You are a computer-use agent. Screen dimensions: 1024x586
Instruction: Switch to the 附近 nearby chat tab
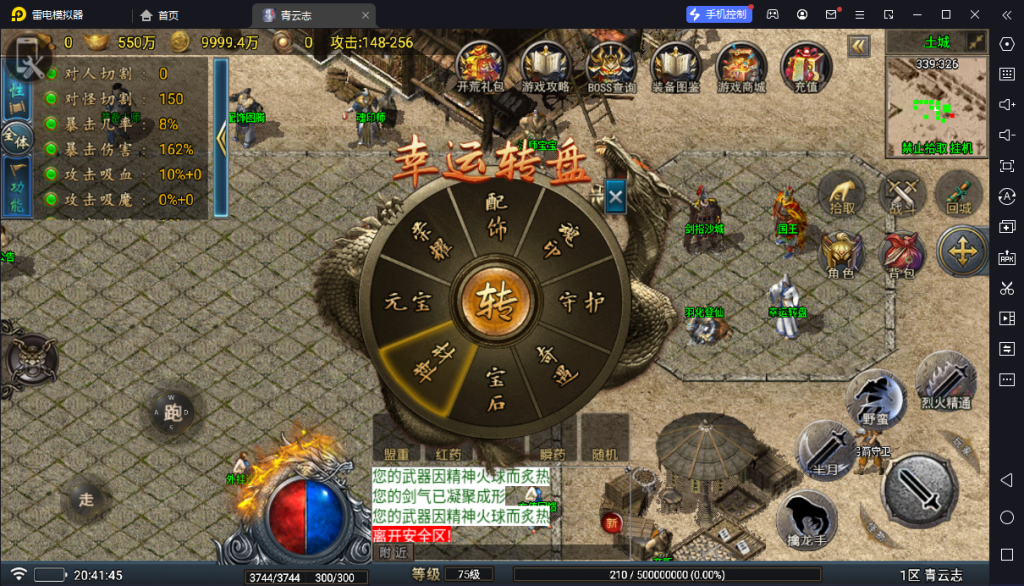(393, 552)
